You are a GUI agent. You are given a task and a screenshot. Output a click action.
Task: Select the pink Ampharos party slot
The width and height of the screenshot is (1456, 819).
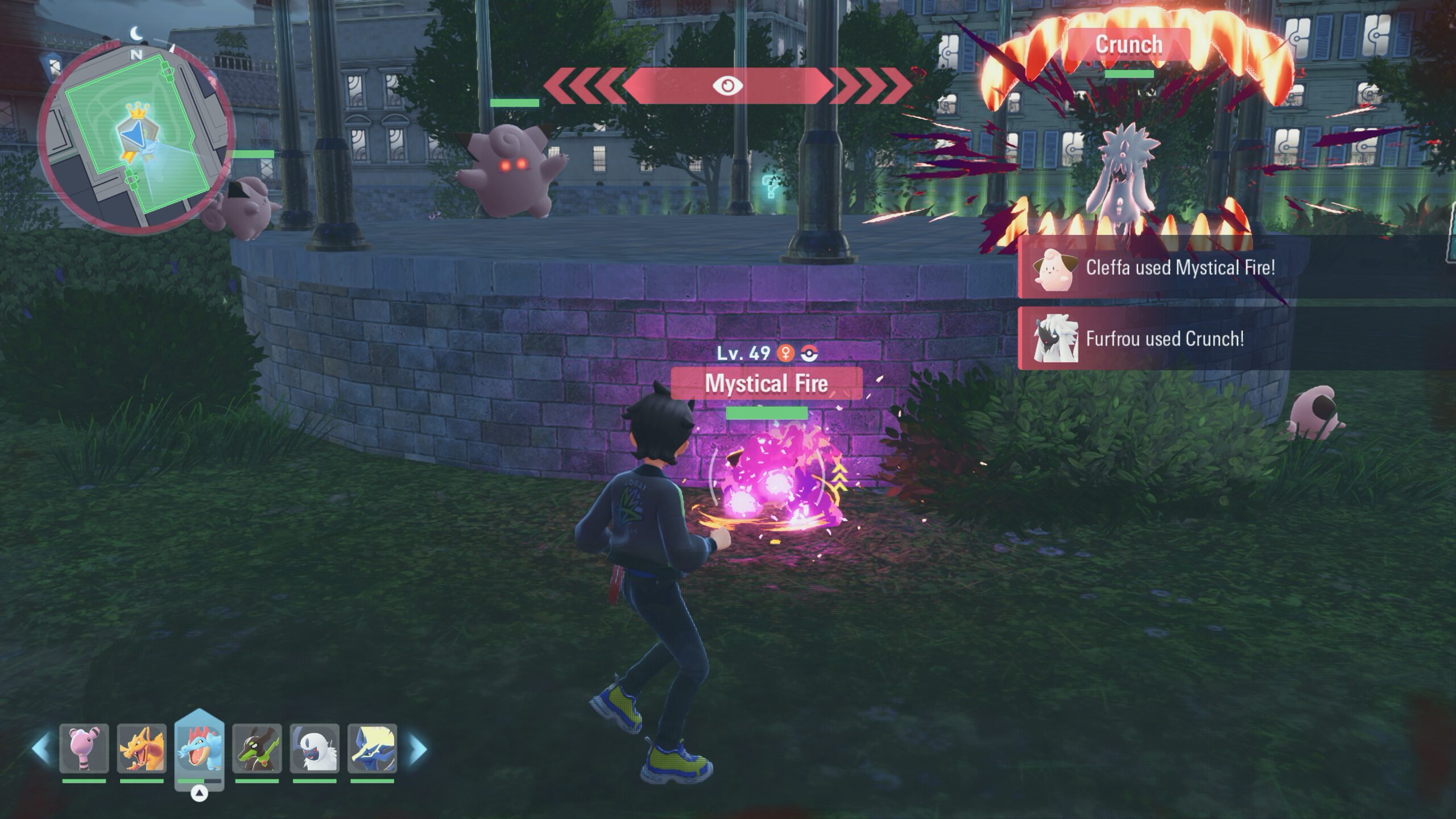(x=84, y=748)
